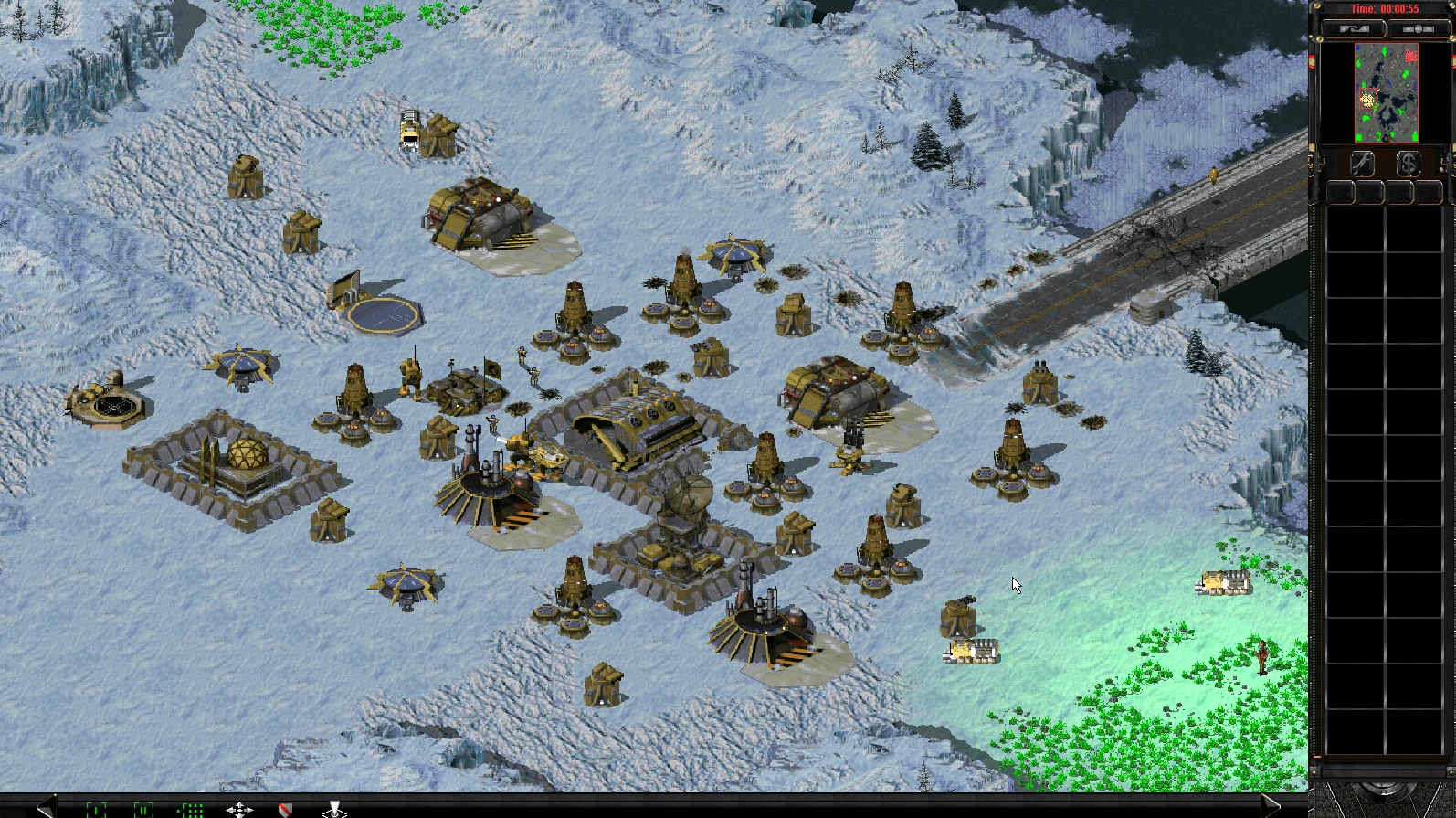
Task: Click the map scroll arrows icon
Action: click(x=240, y=810)
